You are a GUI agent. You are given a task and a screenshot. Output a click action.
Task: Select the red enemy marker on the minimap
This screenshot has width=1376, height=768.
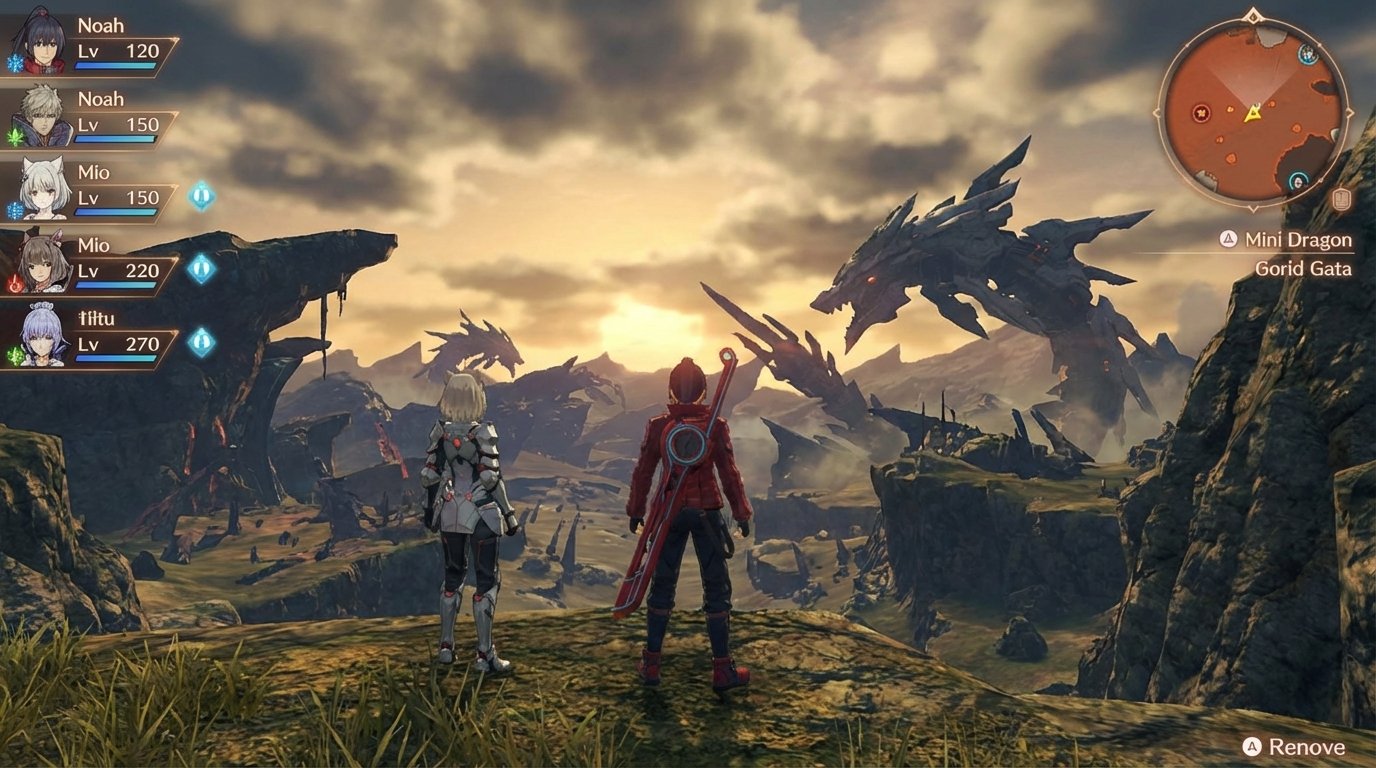pos(1201,114)
